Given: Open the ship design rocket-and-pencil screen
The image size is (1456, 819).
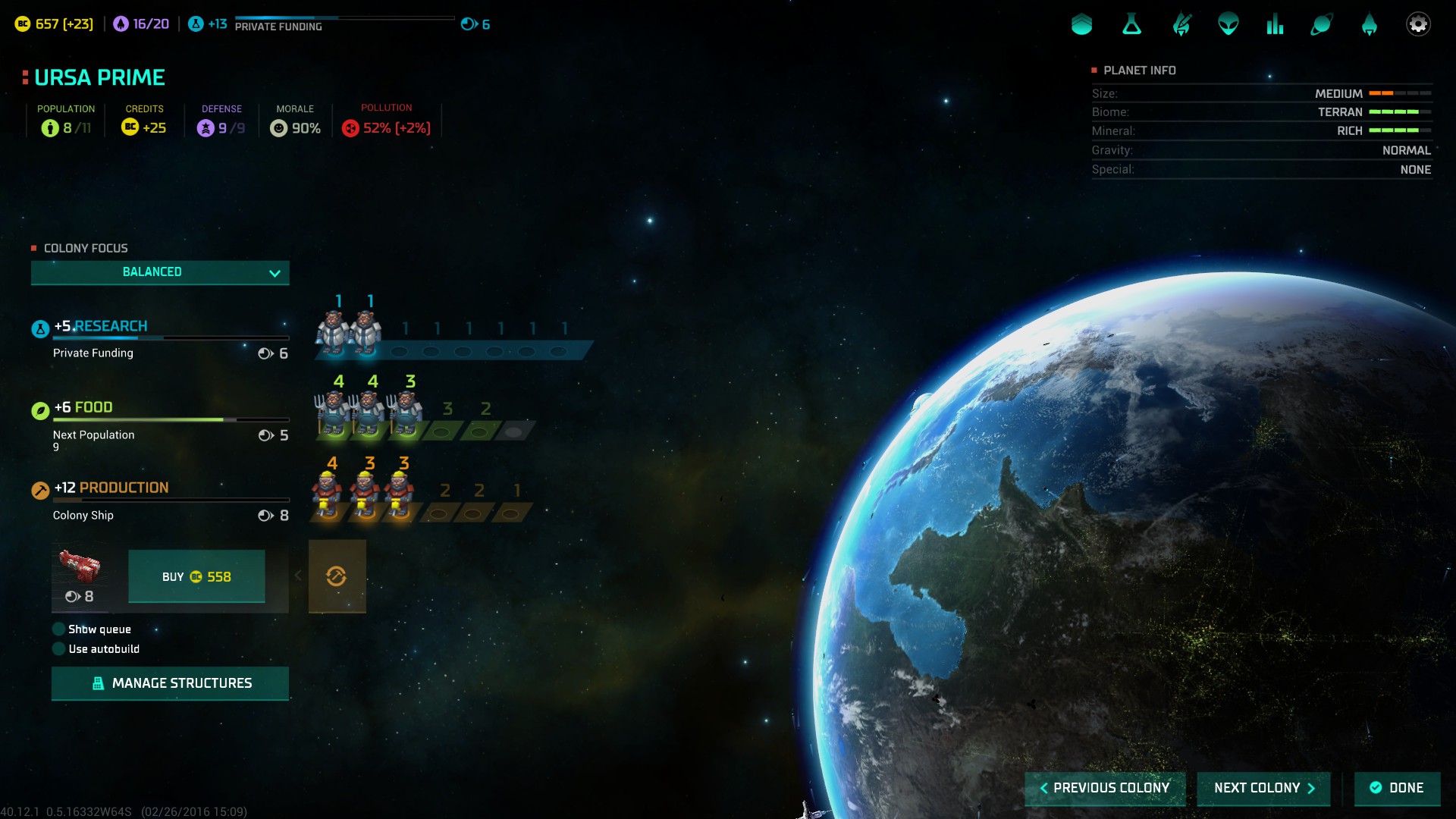Looking at the screenshot, I should 1181,24.
